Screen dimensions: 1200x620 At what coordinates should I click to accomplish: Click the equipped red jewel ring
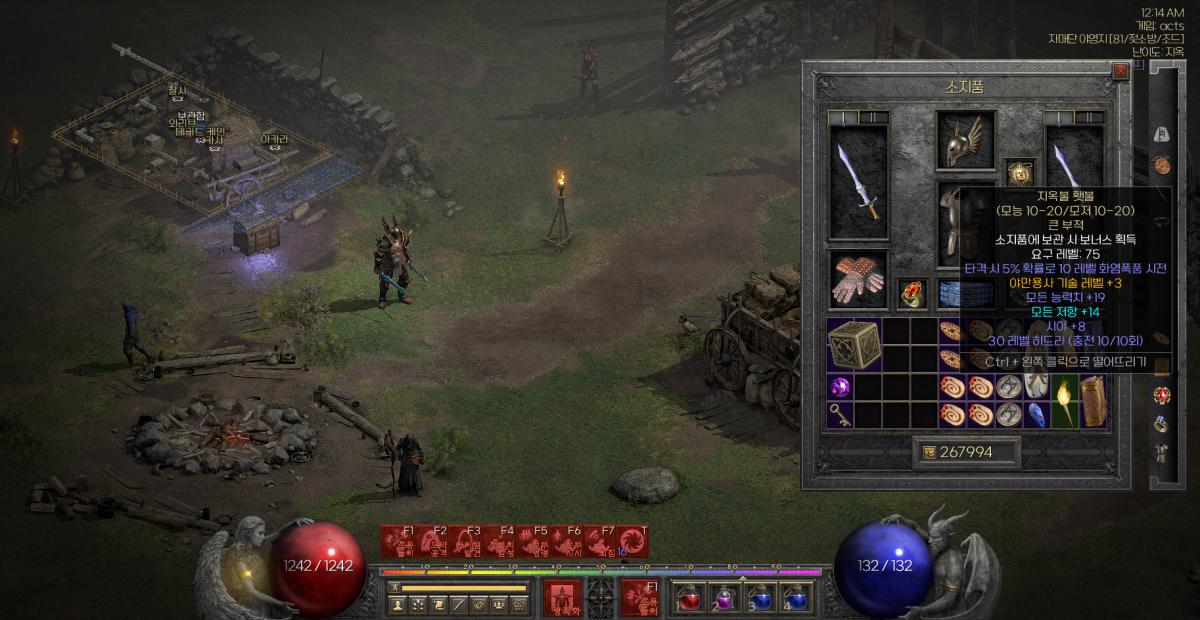(x=910, y=293)
